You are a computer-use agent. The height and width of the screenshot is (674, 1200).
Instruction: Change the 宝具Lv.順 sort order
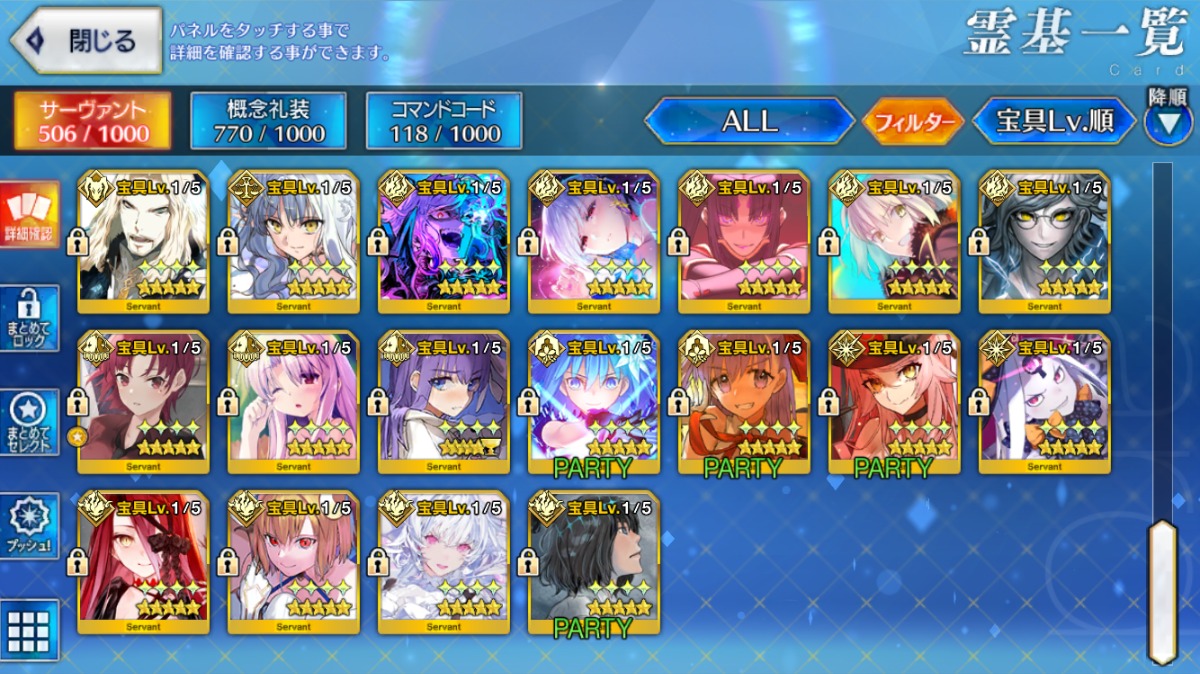point(1054,122)
